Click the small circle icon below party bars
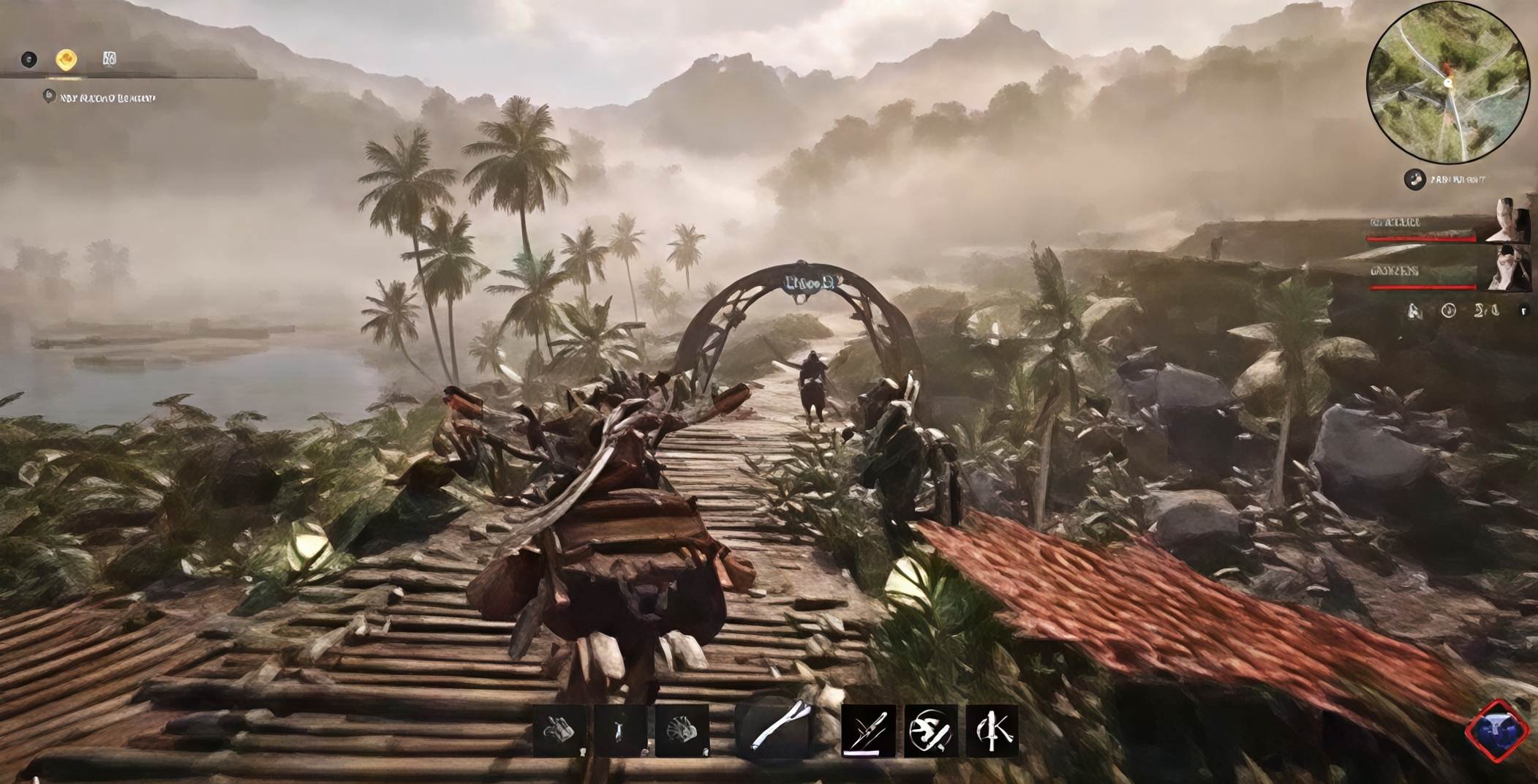Viewport: 1538px width, 784px height. [x=1448, y=311]
